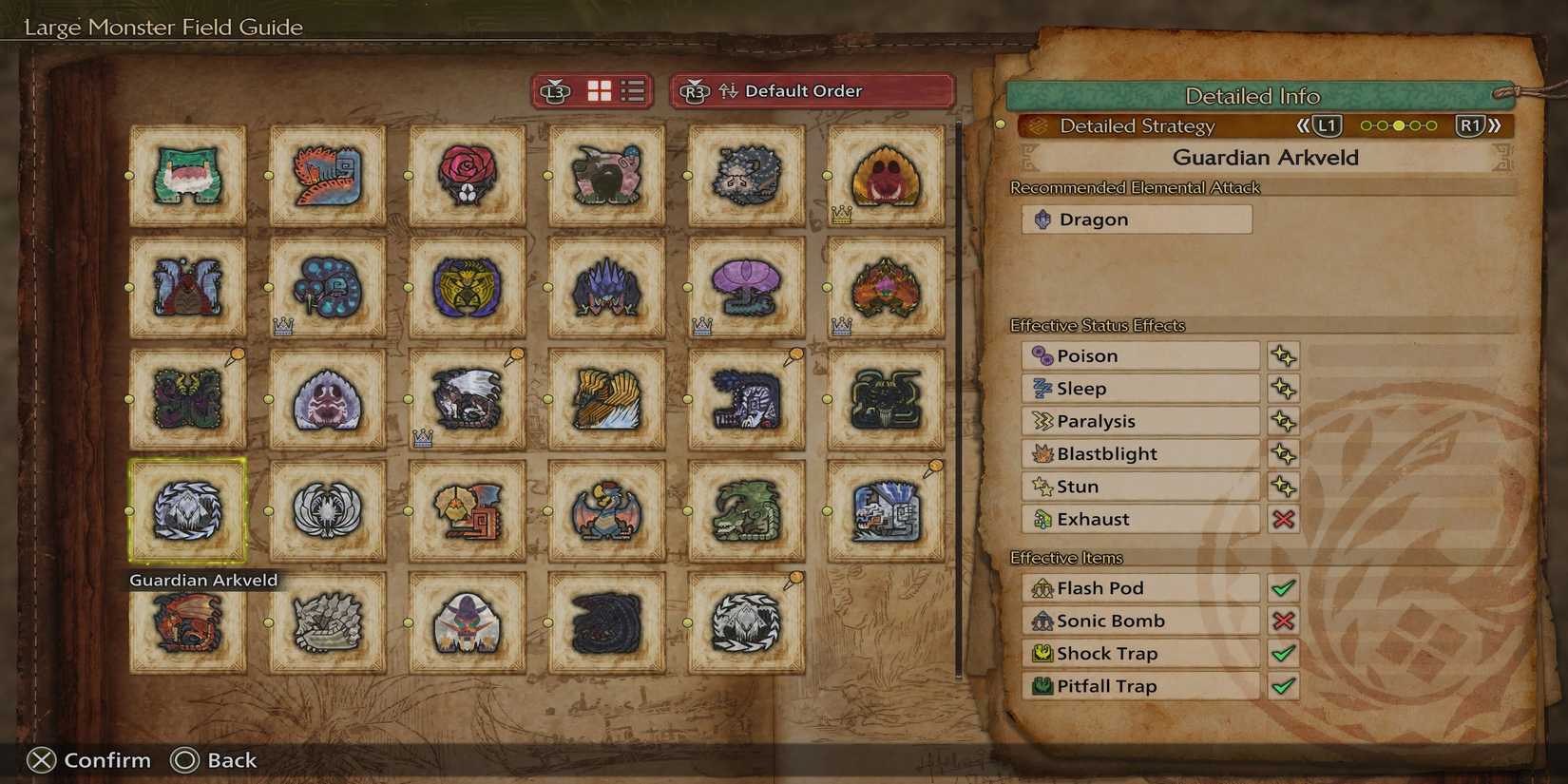The image size is (1568, 784).
Task: Switch to the Detailed Strategy tab
Action: pyautogui.click(x=1137, y=124)
